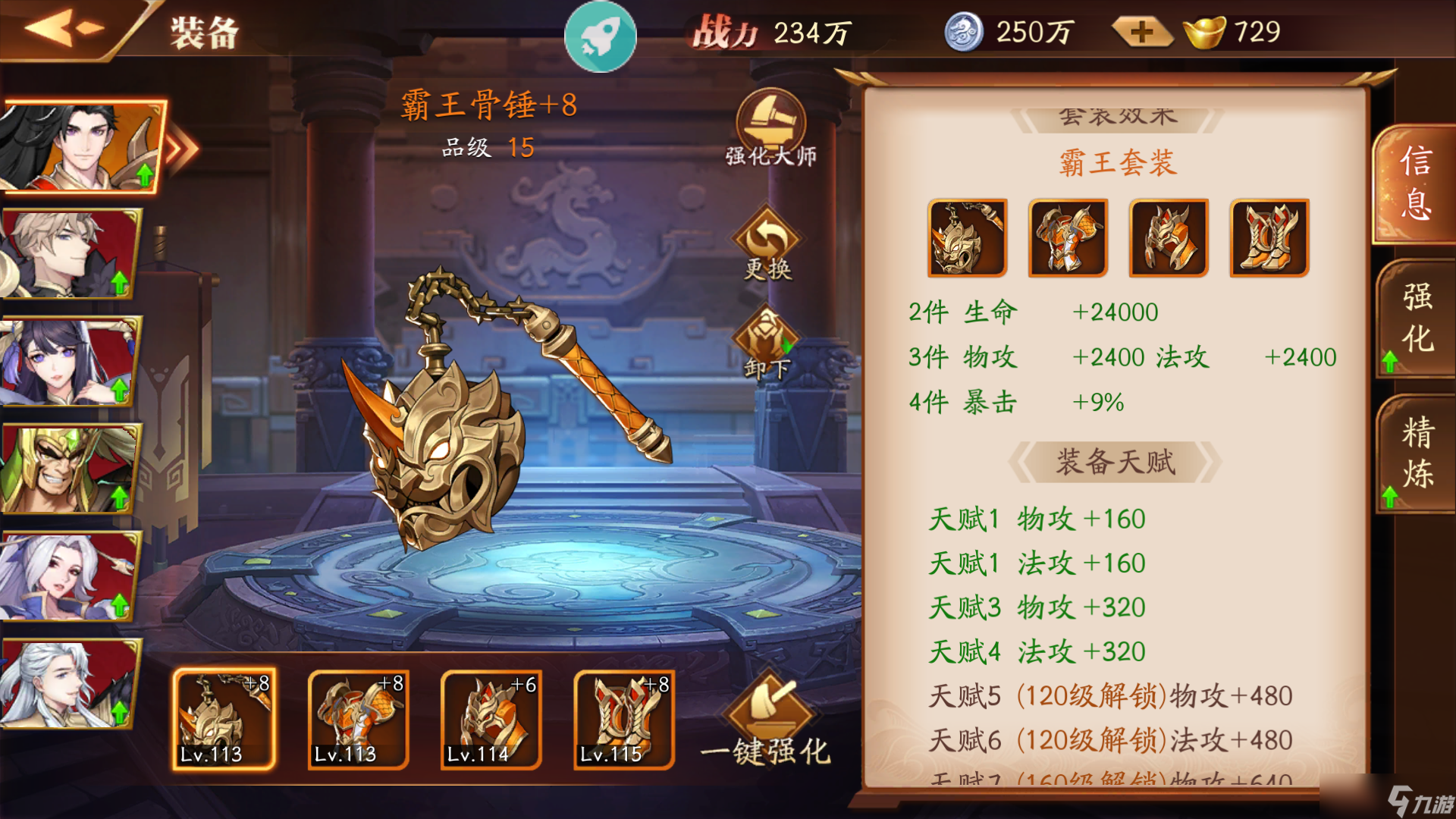Click the gold ingot + purchase button
Image resolution: width=1456 pixels, height=819 pixels.
click(1141, 32)
